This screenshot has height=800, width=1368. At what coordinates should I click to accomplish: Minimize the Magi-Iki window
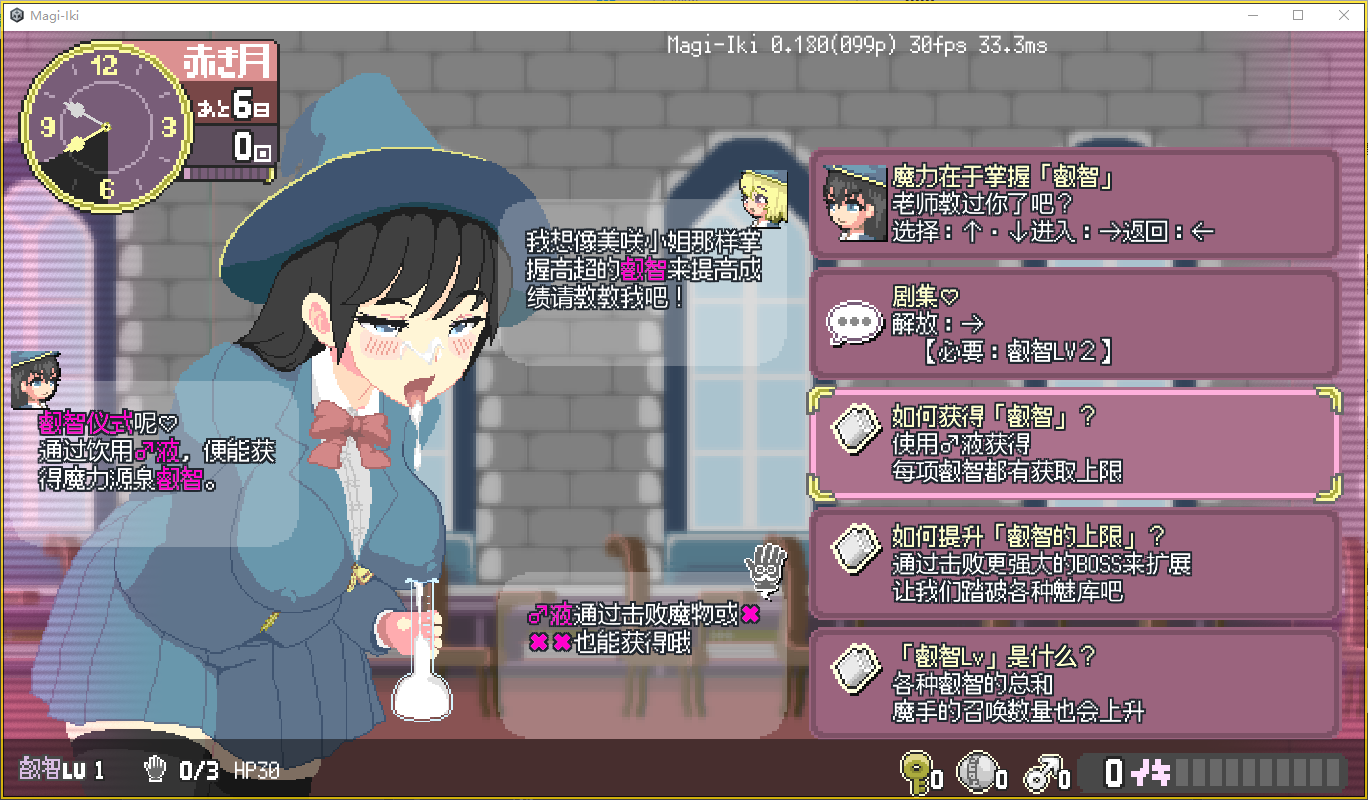(1253, 15)
